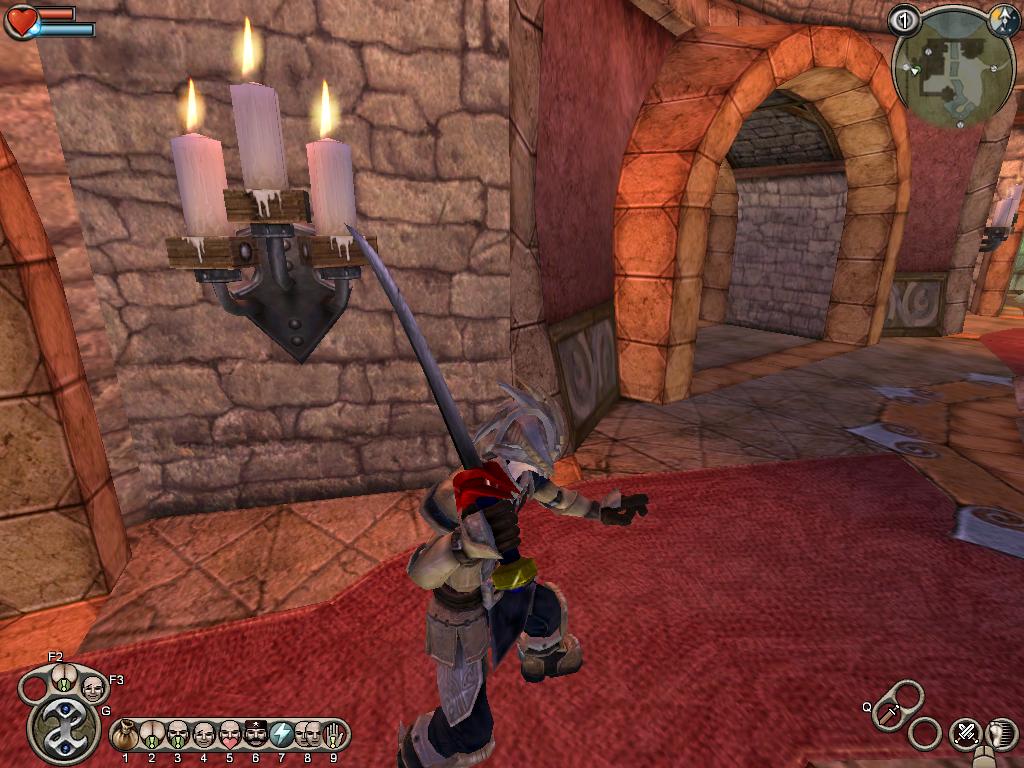Activate the Guild Seal emblem
The width and height of the screenshot is (1024, 768).
tap(64, 730)
